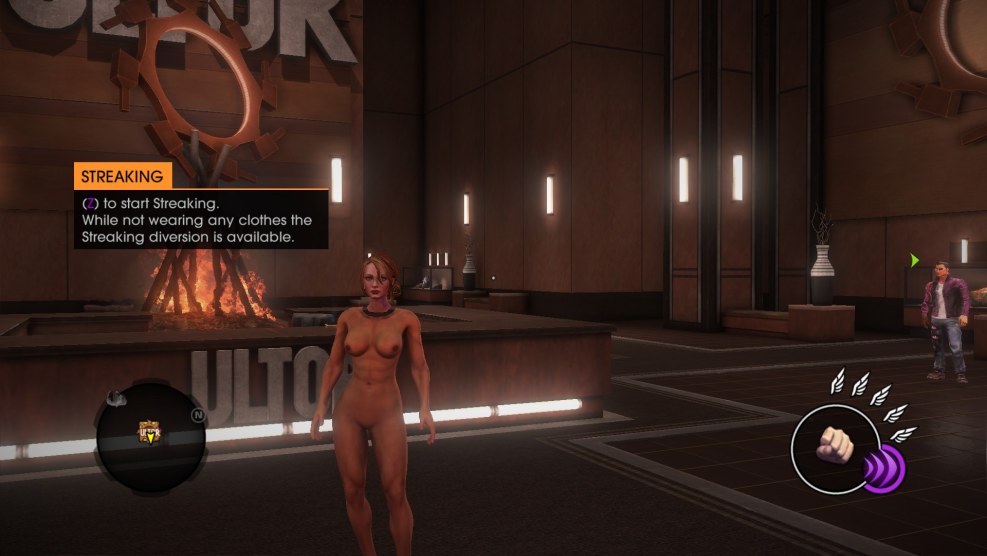
Task: Click the circular minimap
Action: click(151, 432)
